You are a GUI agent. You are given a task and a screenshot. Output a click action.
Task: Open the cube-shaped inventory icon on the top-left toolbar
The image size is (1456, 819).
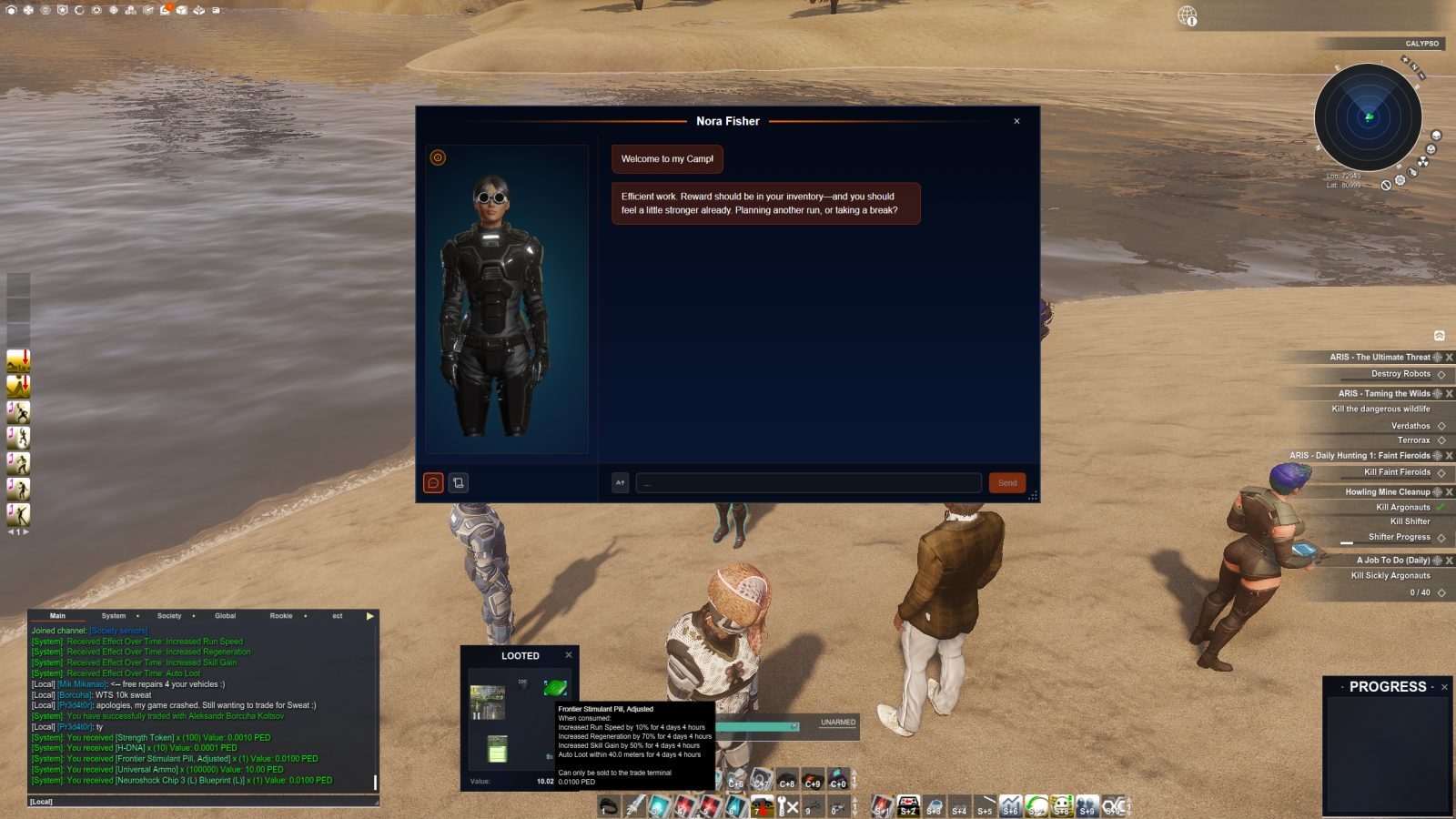[181, 11]
